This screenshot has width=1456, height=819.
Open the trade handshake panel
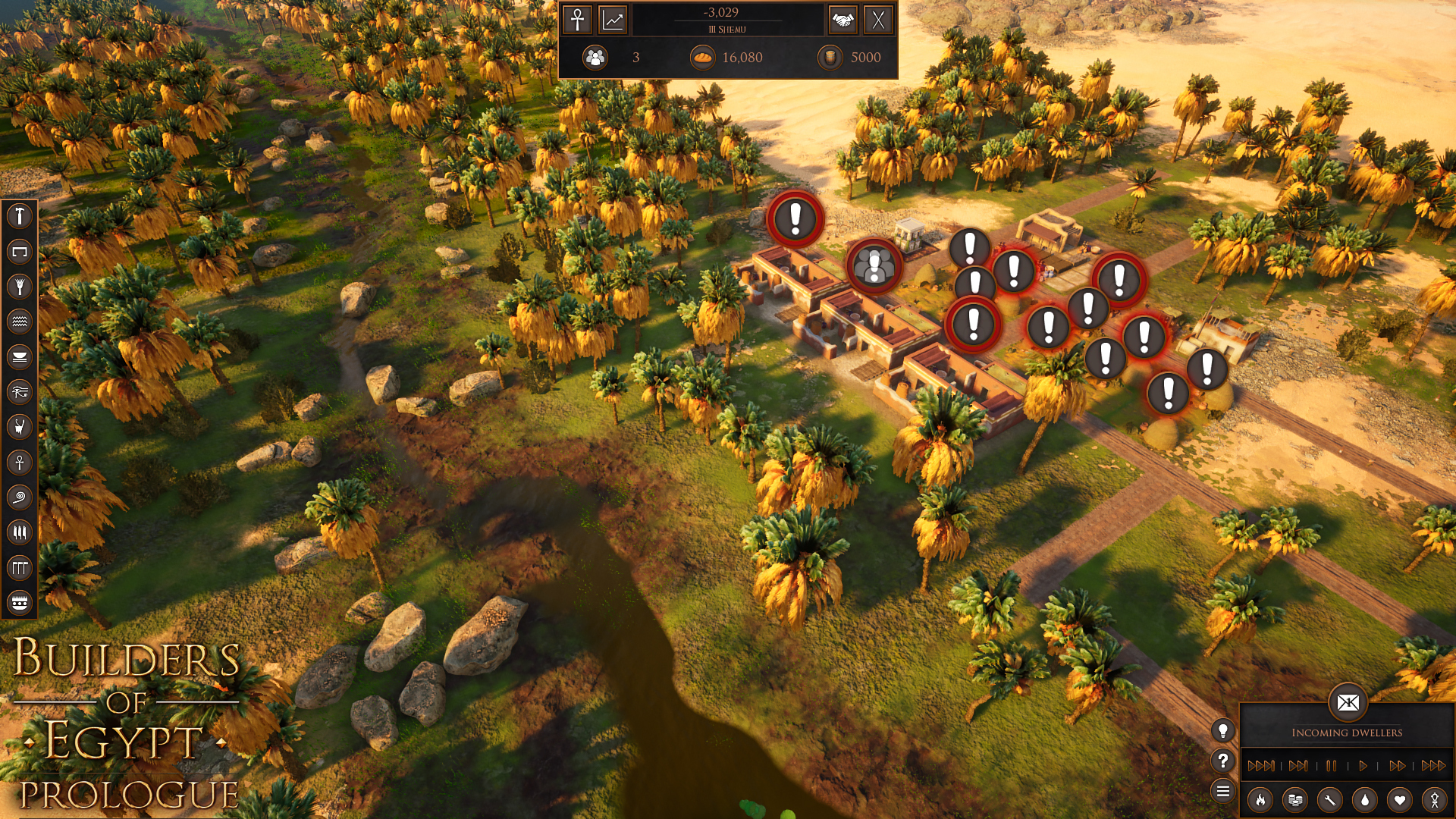[x=843, y=20]
